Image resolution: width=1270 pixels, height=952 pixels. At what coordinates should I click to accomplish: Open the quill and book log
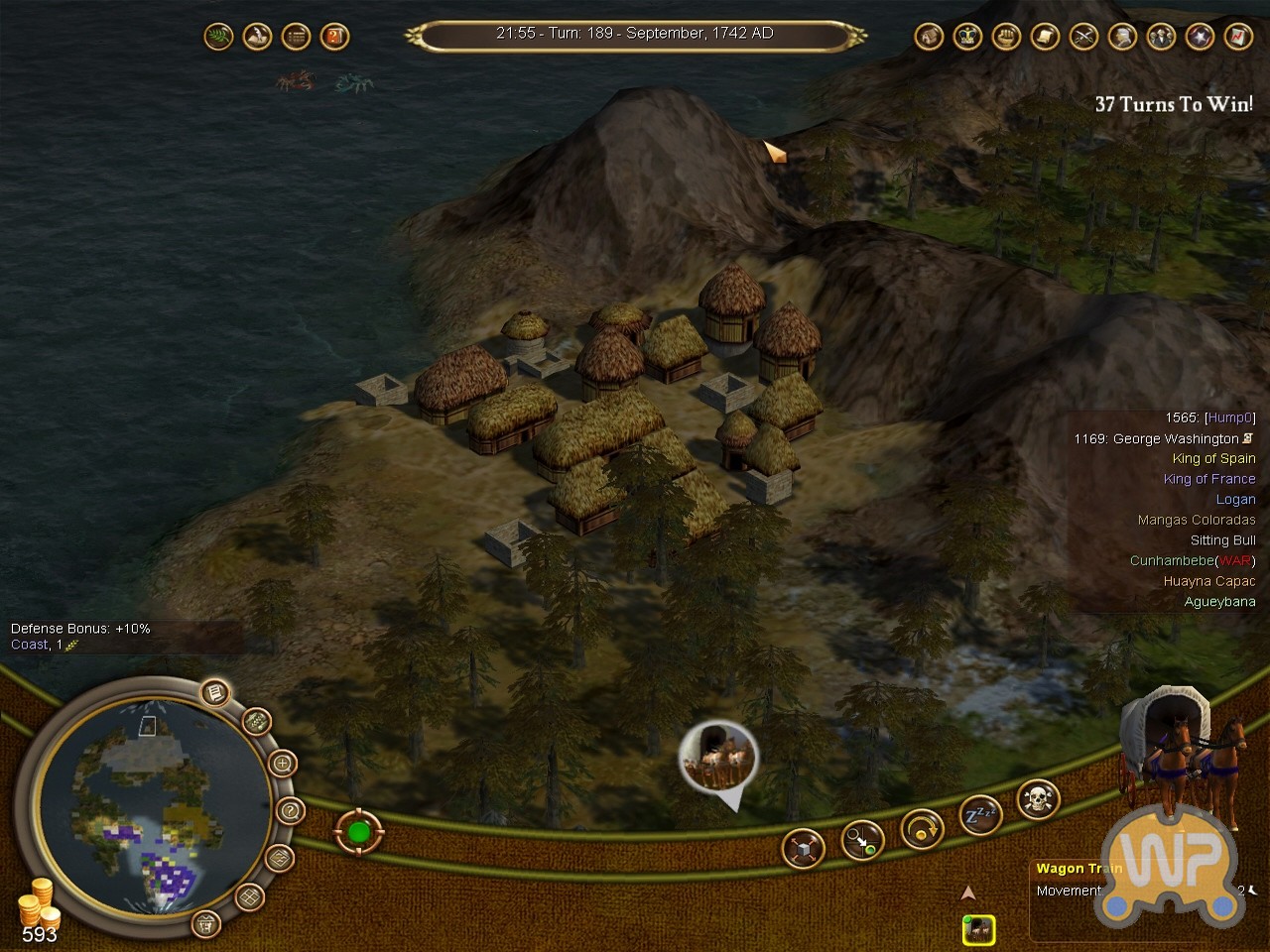coord(258,38)
